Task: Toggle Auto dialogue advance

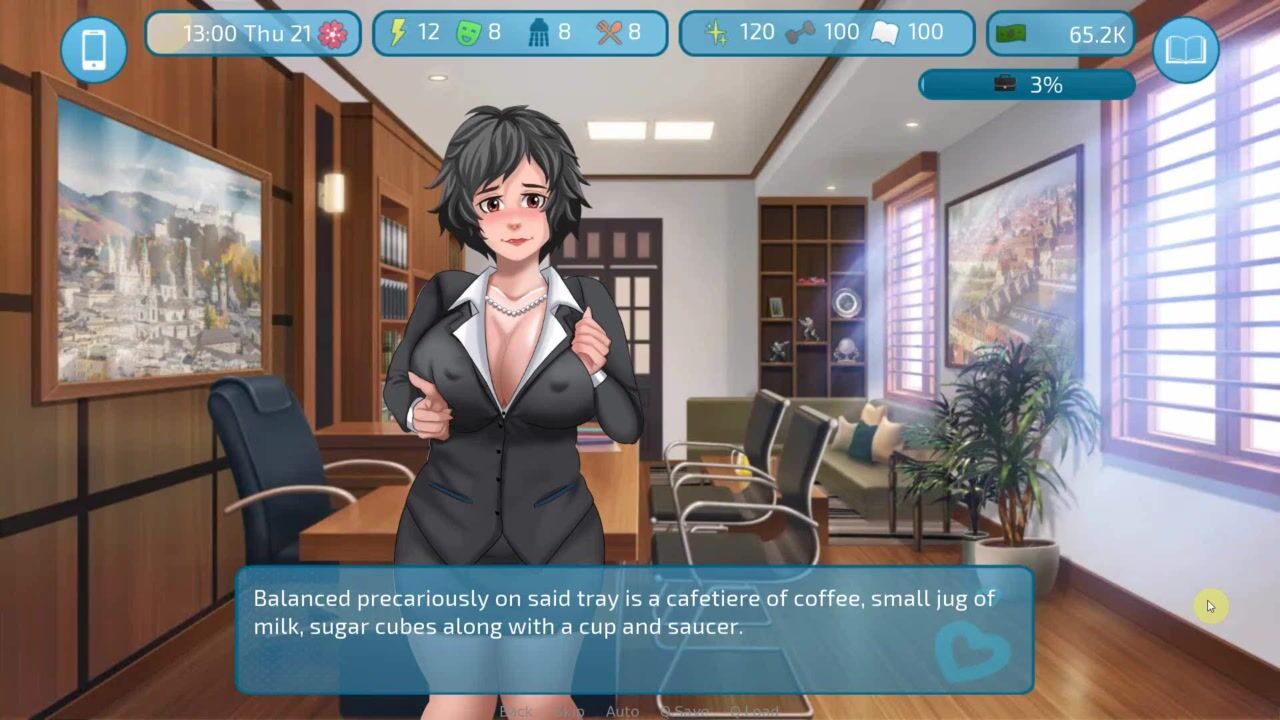Action: tap(622, 711)
